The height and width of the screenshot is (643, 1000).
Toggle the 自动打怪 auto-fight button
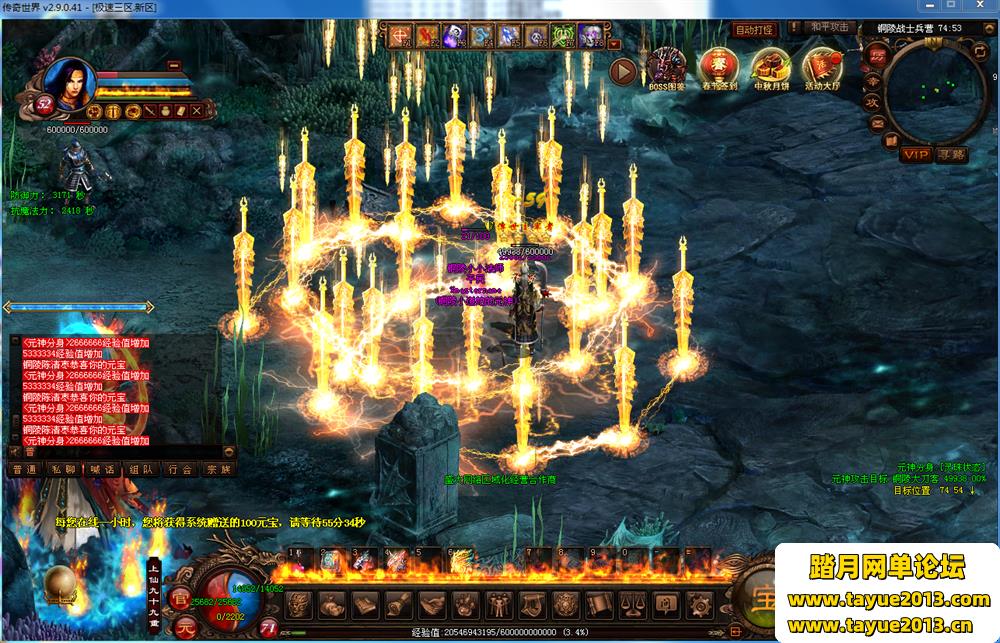[x=755, y=30]
